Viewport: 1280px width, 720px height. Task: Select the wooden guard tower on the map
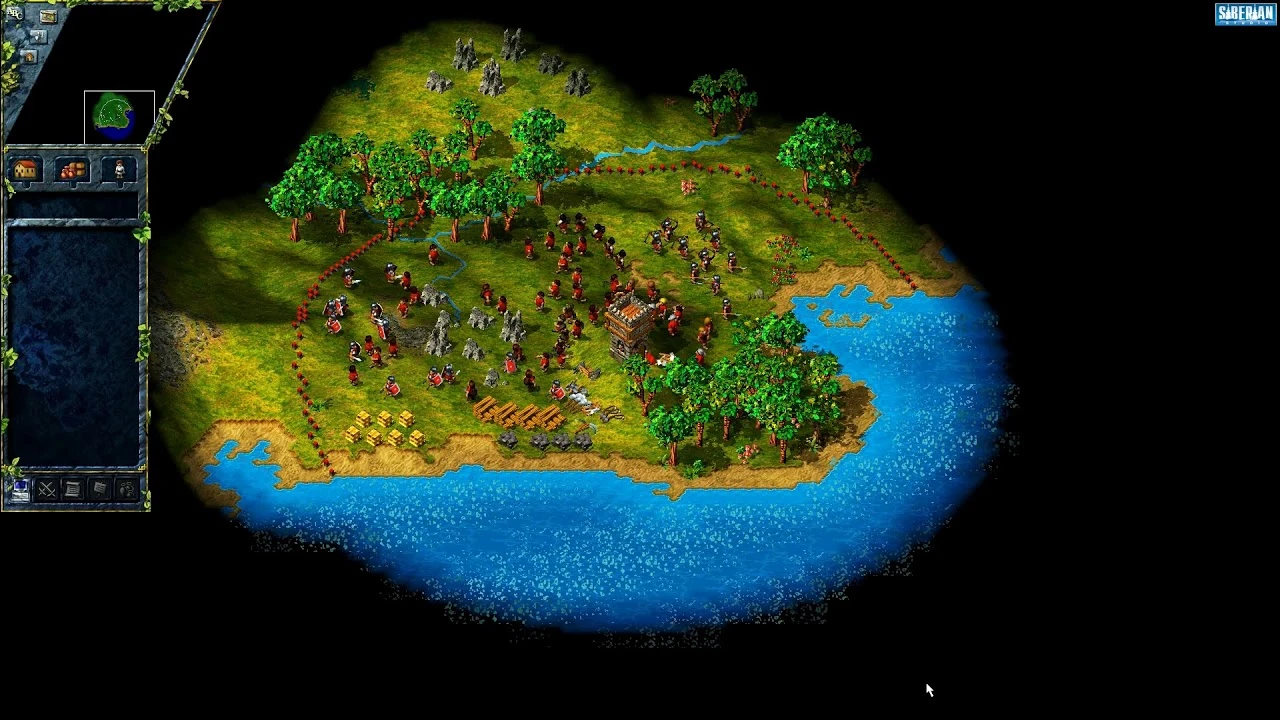pos(628,320)
